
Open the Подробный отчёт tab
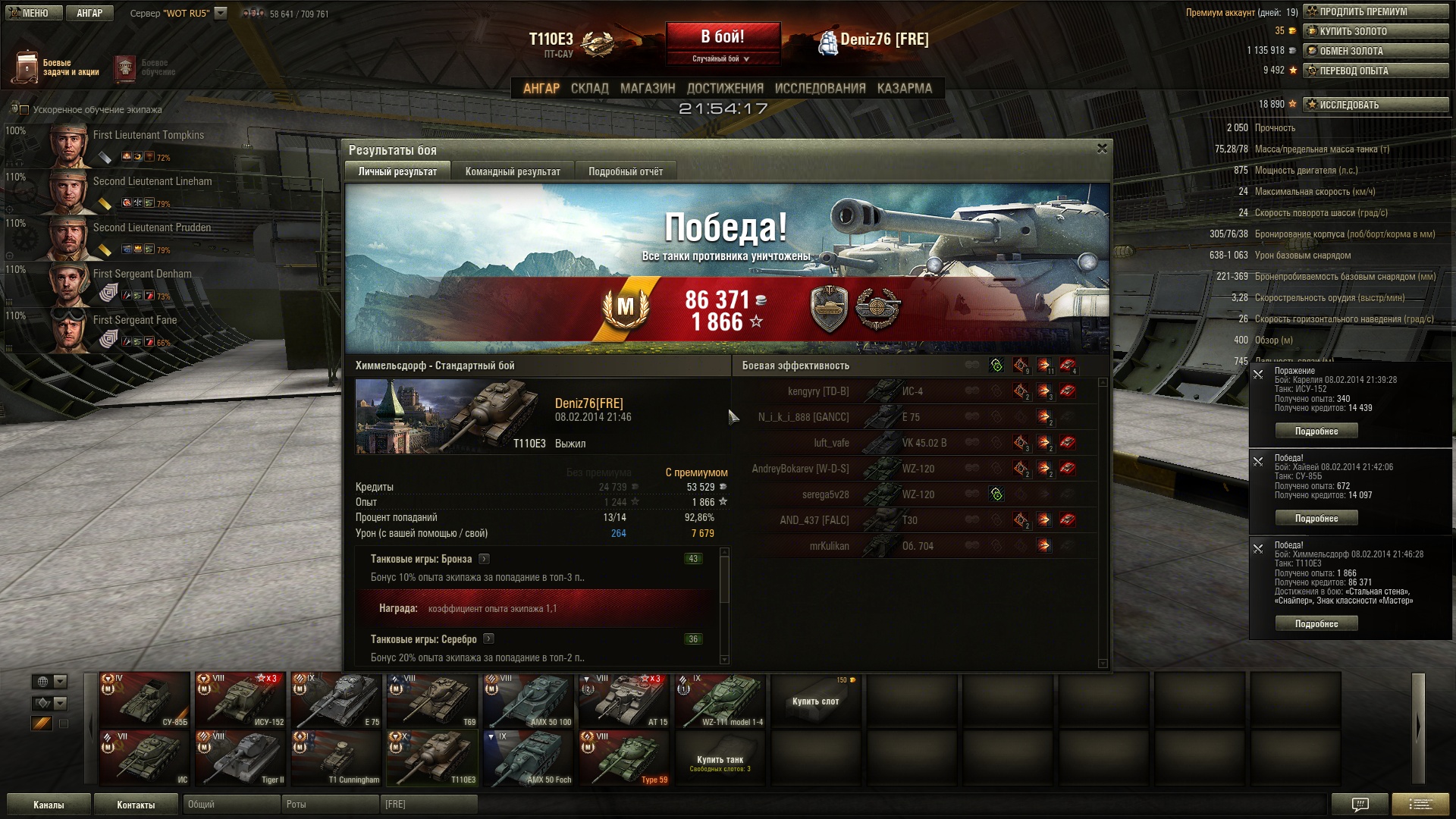626,171
